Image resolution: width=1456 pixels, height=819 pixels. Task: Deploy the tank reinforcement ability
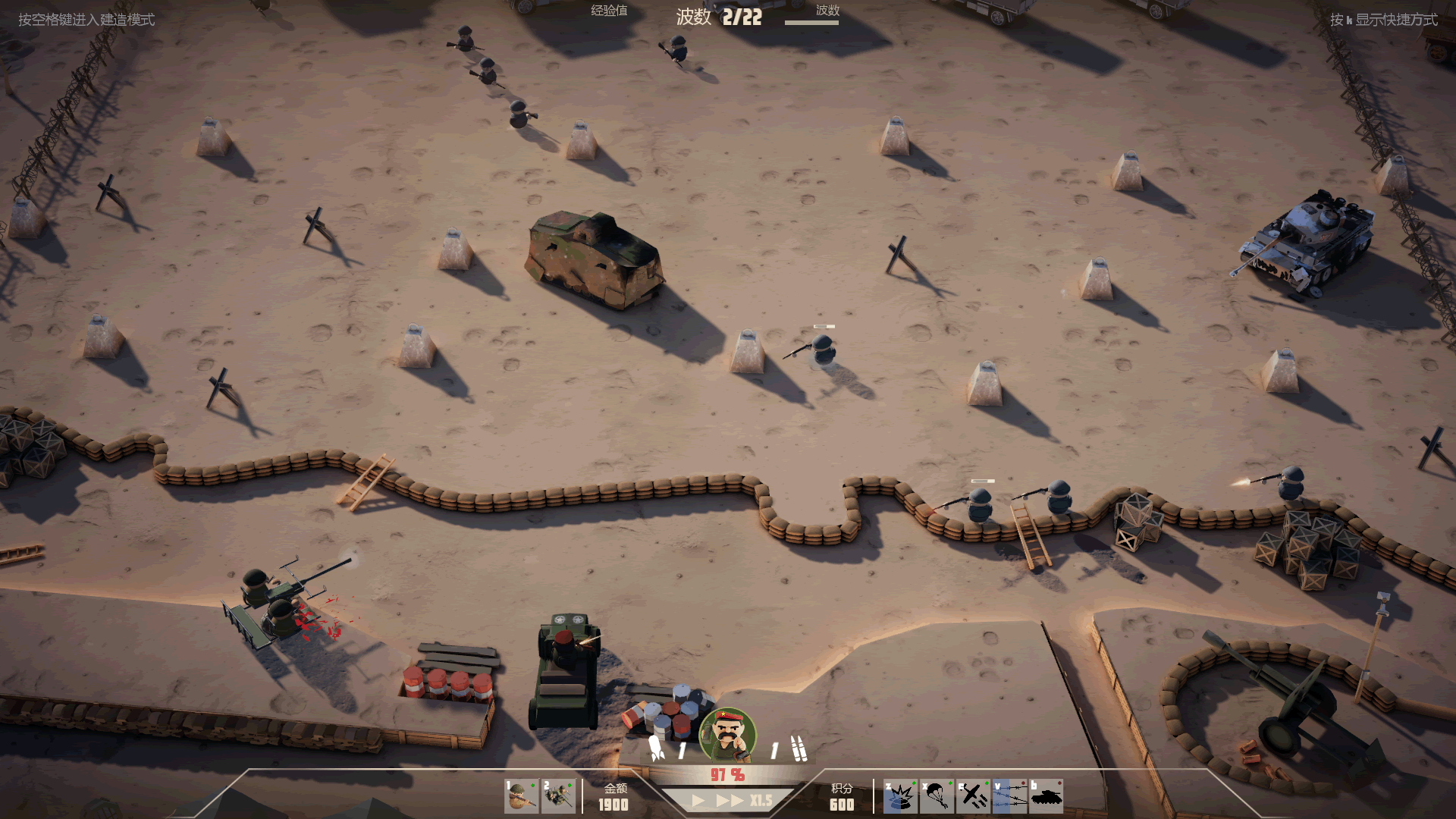click(x=1046, y=796)
